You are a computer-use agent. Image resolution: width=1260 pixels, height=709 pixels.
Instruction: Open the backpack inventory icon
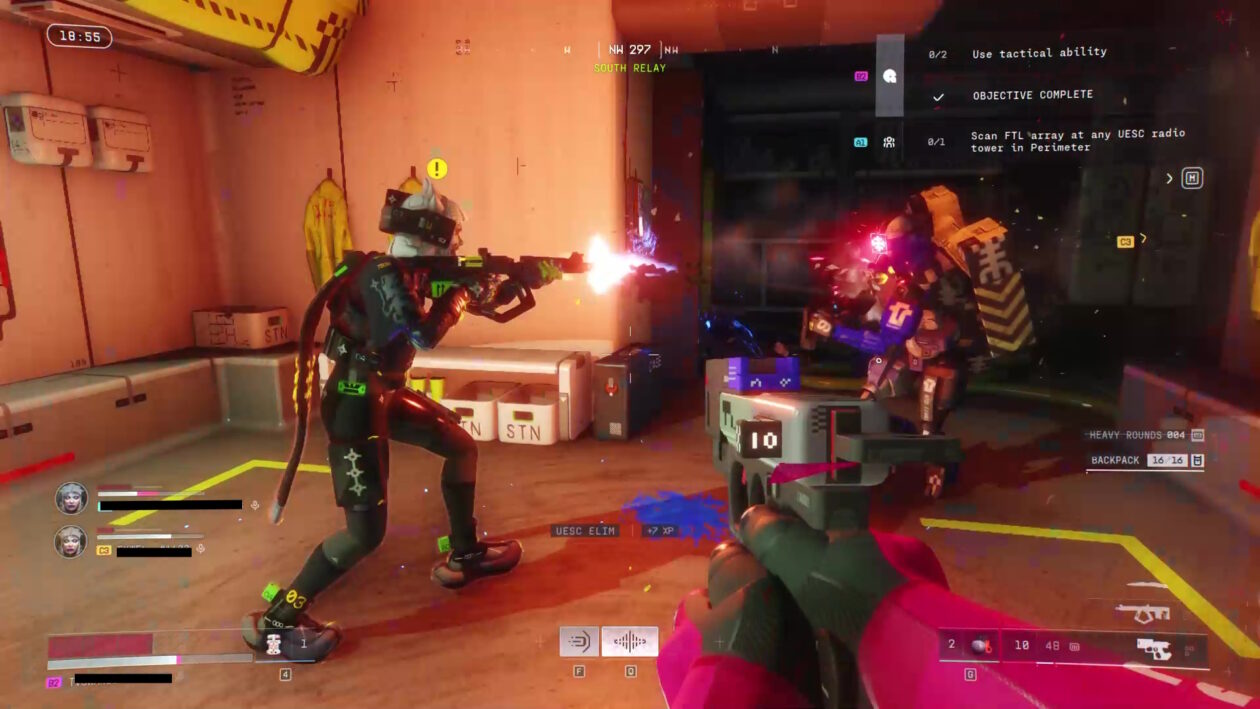point(1198,460)
